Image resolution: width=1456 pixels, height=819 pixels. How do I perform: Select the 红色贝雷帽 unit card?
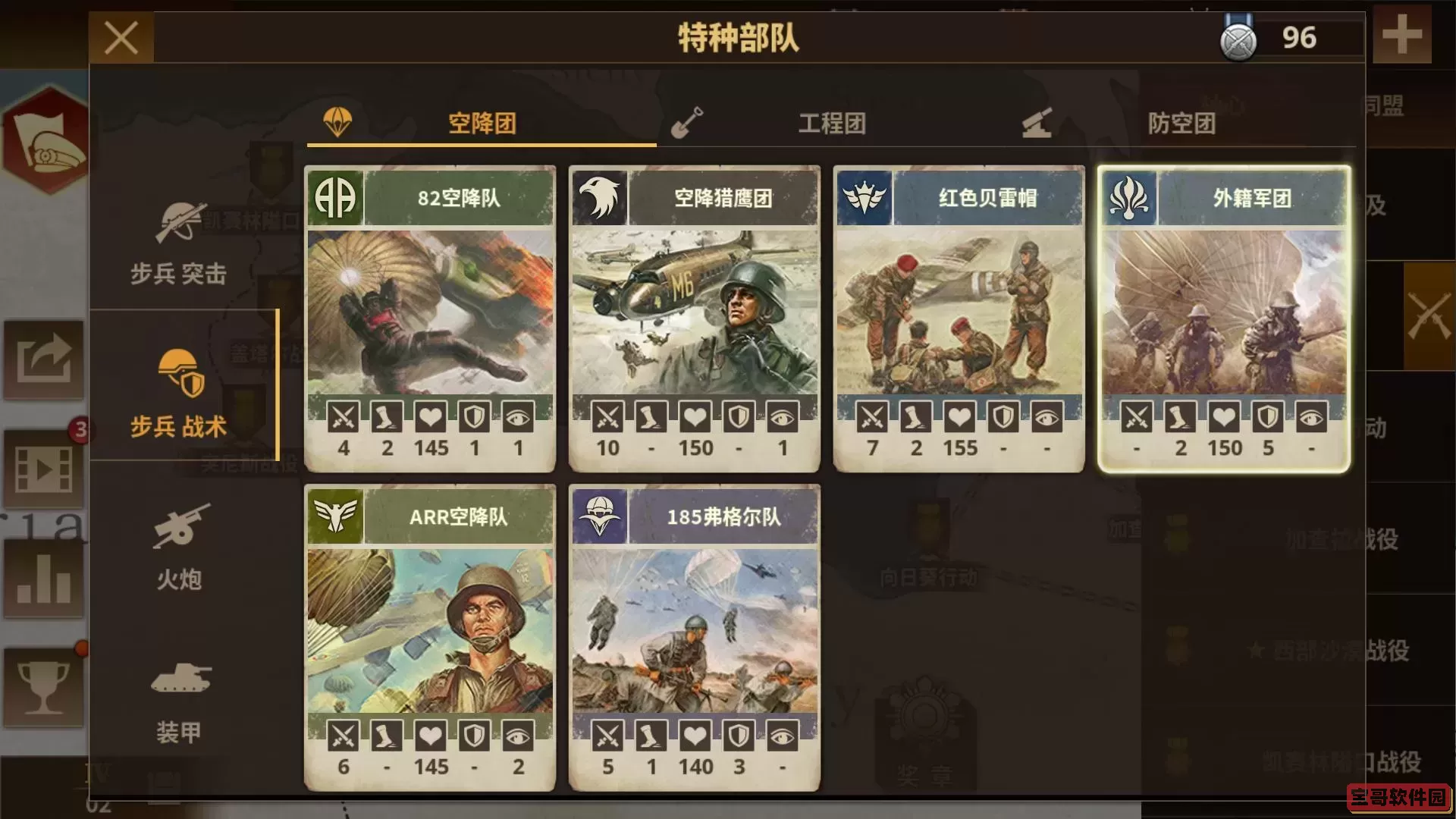[957, 318]
